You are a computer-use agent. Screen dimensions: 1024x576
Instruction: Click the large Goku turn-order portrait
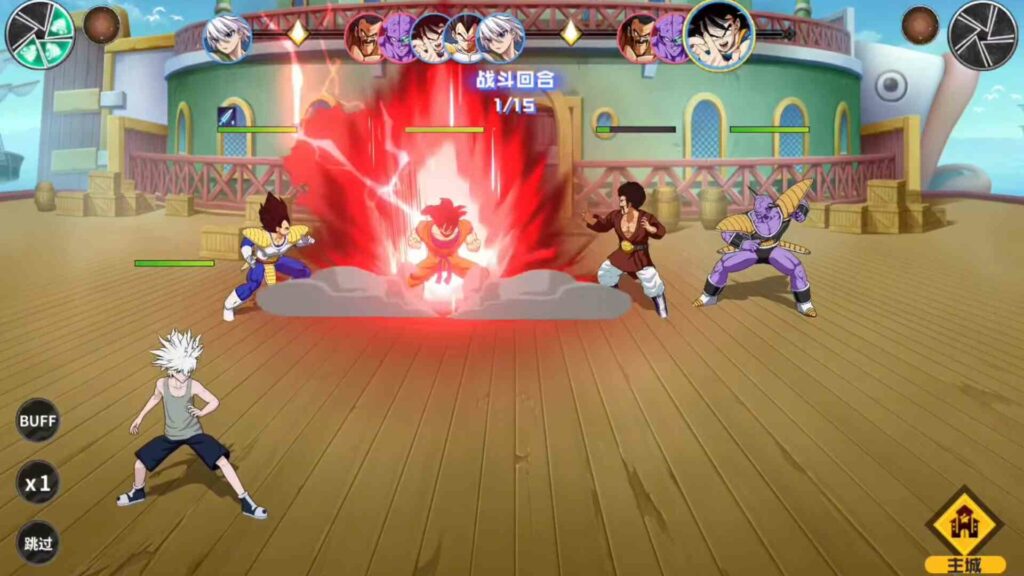click(x=718, y=34)
